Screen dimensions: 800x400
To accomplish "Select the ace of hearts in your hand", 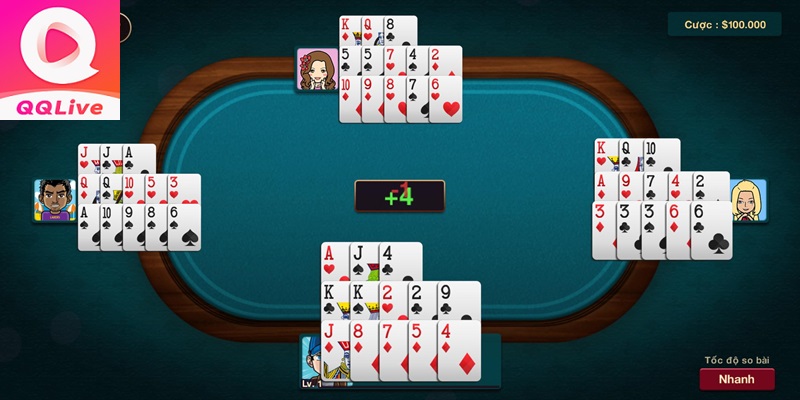I will (x=334, y=263).
